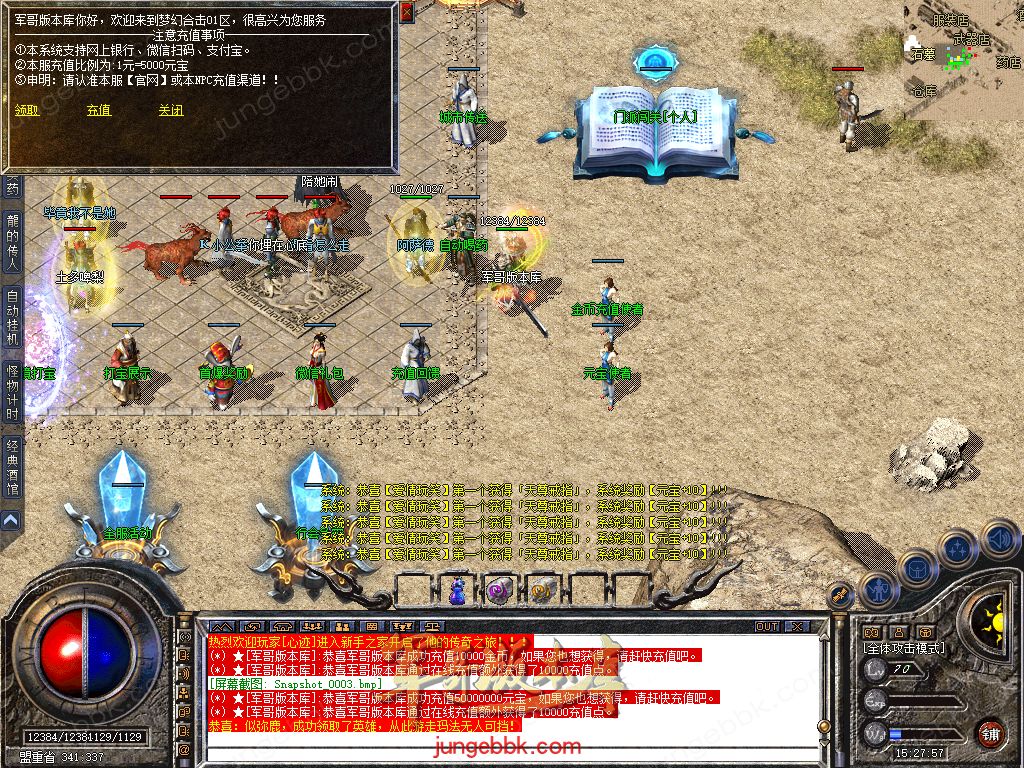Close the NPC dialog with red X

pos(406,12)
